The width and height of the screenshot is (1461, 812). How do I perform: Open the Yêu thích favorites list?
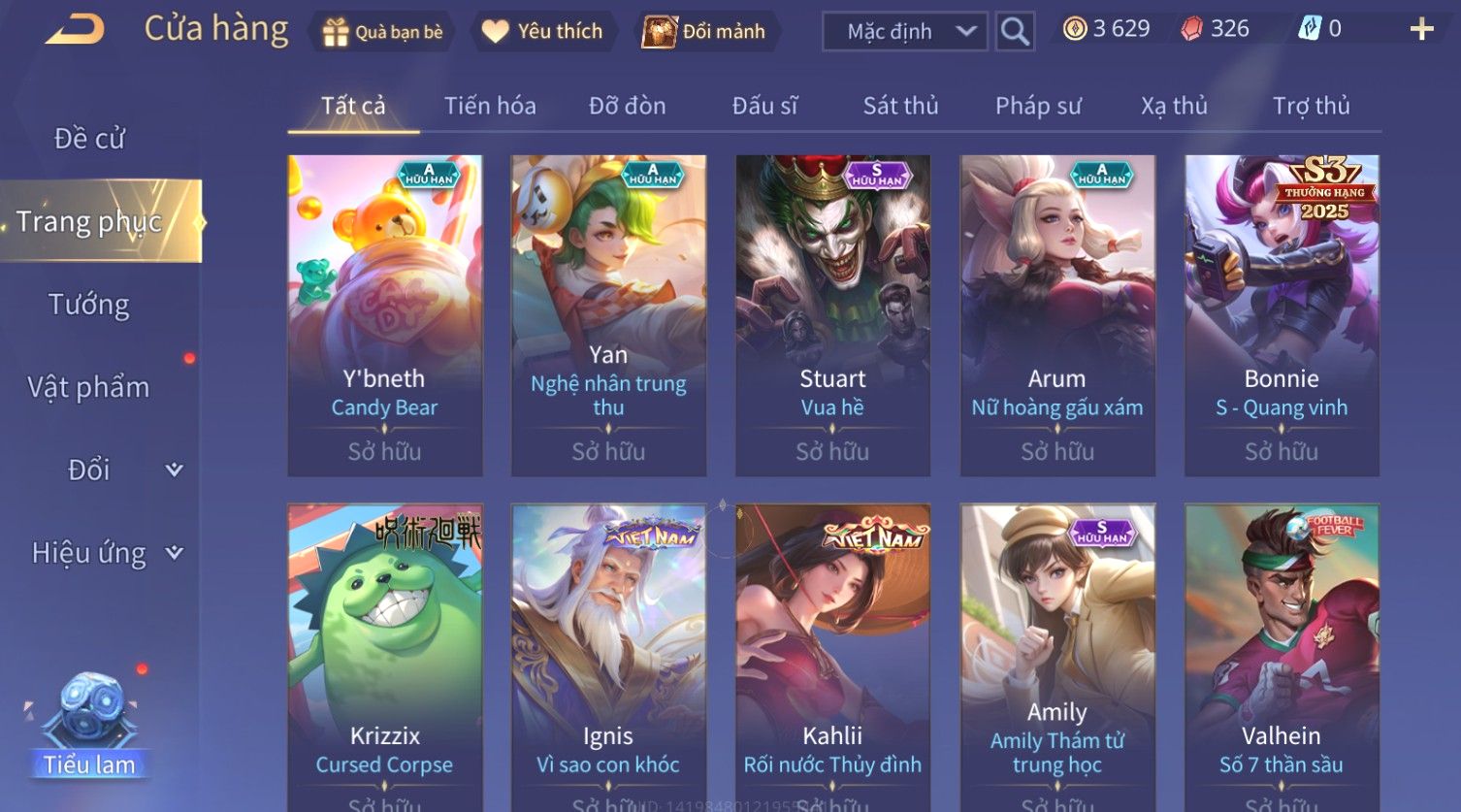point(542,32)
